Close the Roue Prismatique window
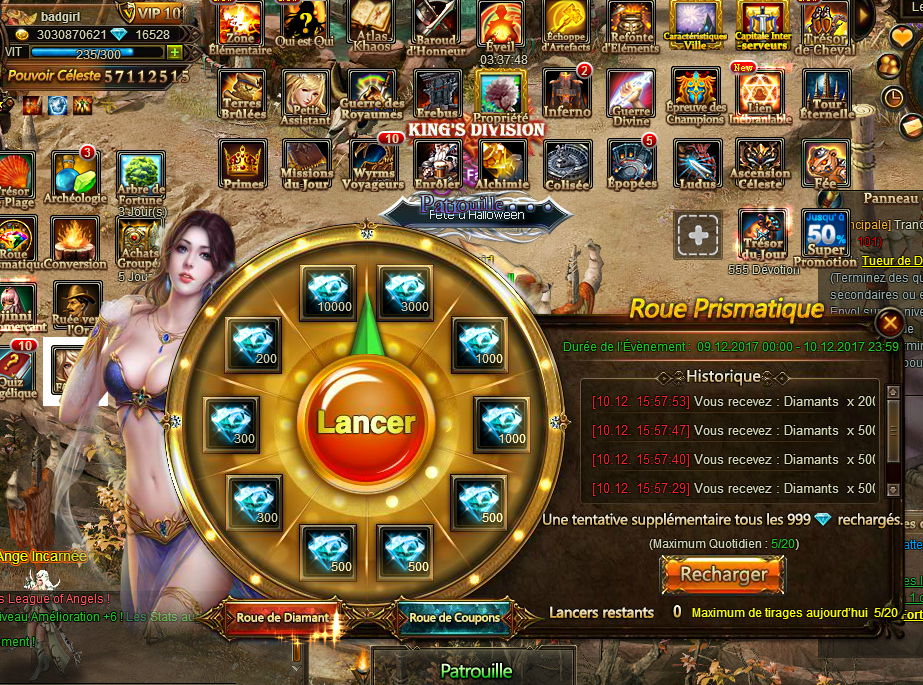Image resolution: width=923 pixels, height=685 pixels. [887, 323]
